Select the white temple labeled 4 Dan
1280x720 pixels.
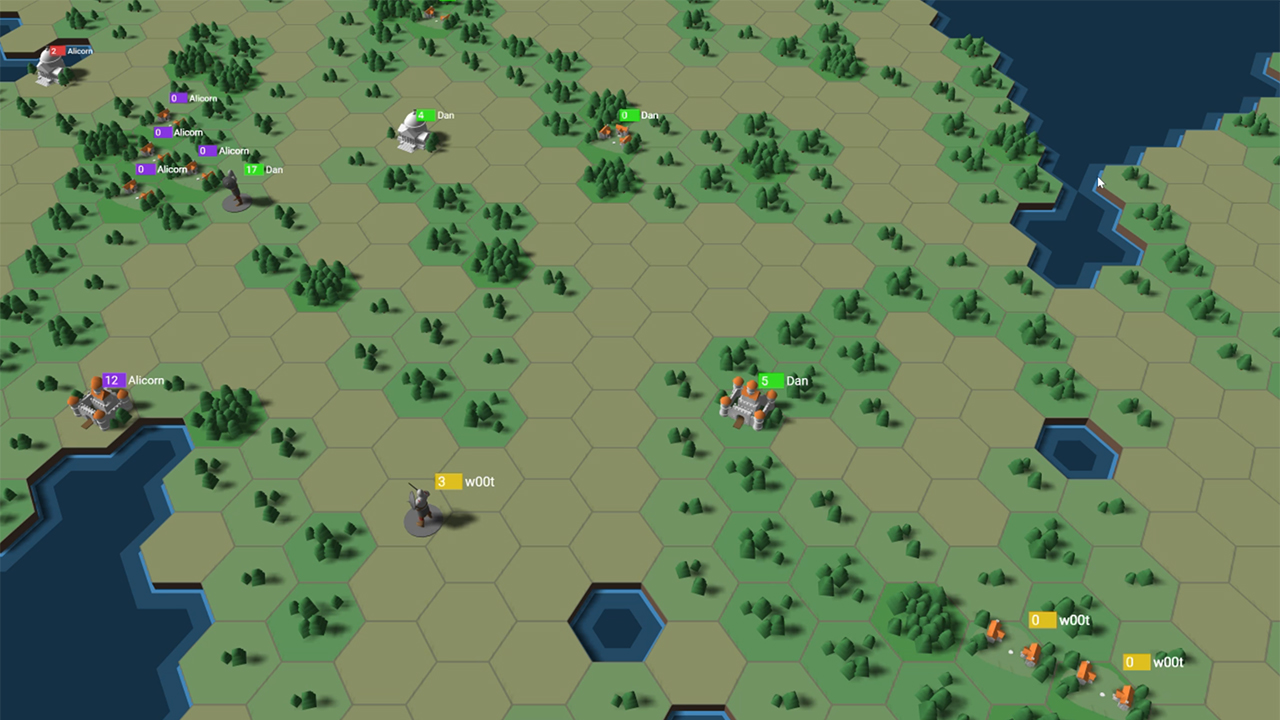[x=413, y=135]
